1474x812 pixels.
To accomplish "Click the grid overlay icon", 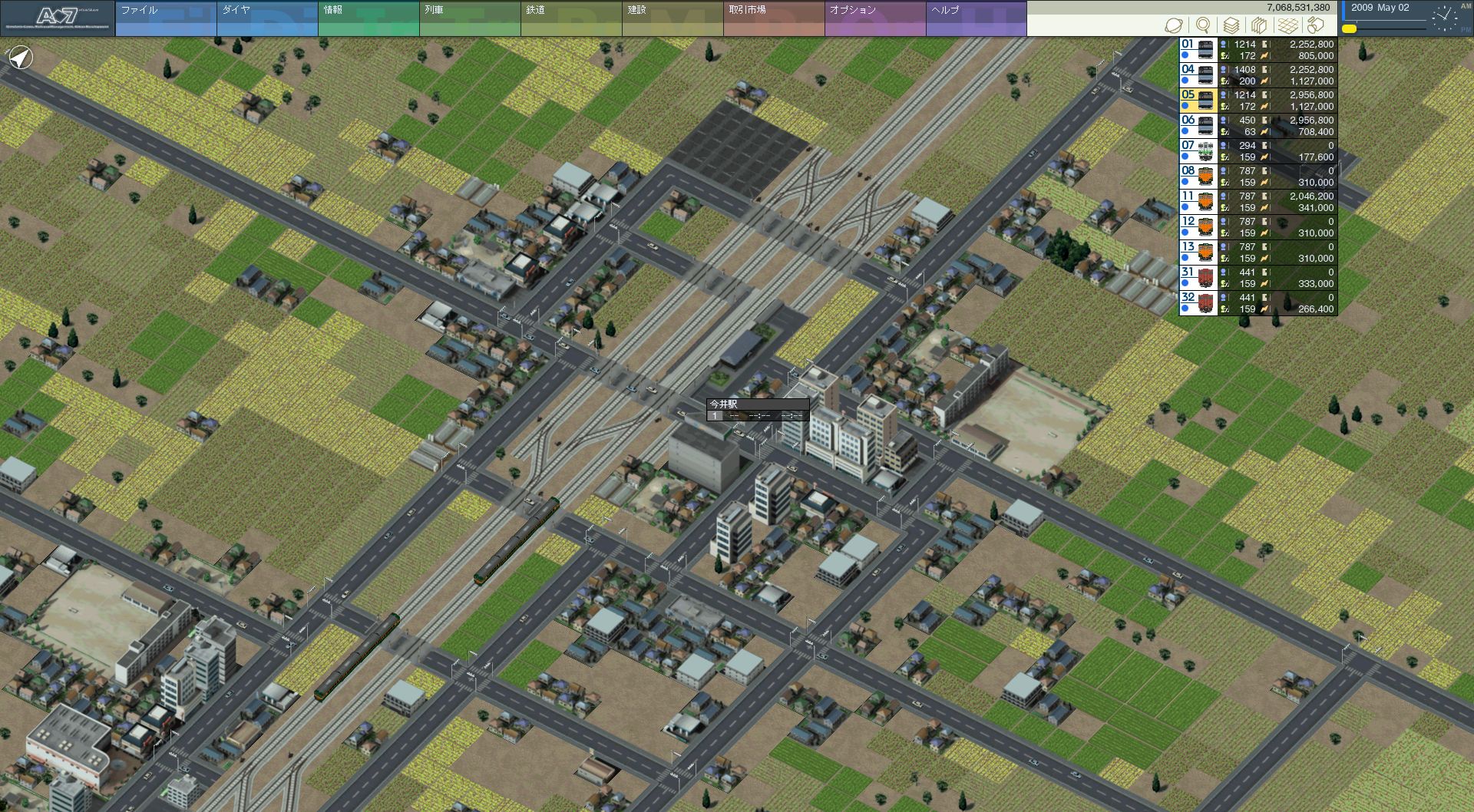I will pyautogui.click(x=1287, y=25).
